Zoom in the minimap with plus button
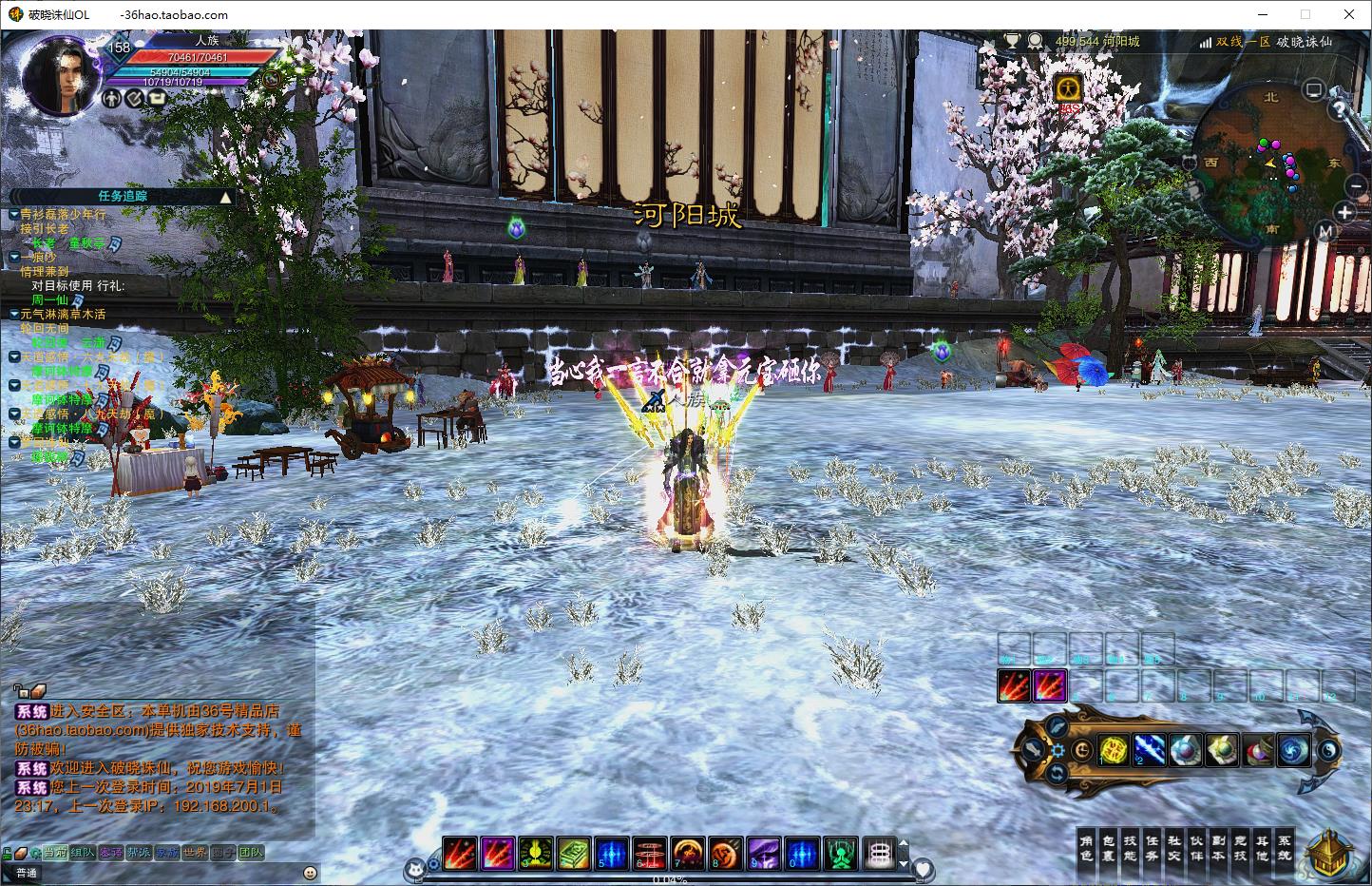Viewport: 1372px width, 886px height. point(1344,211)
